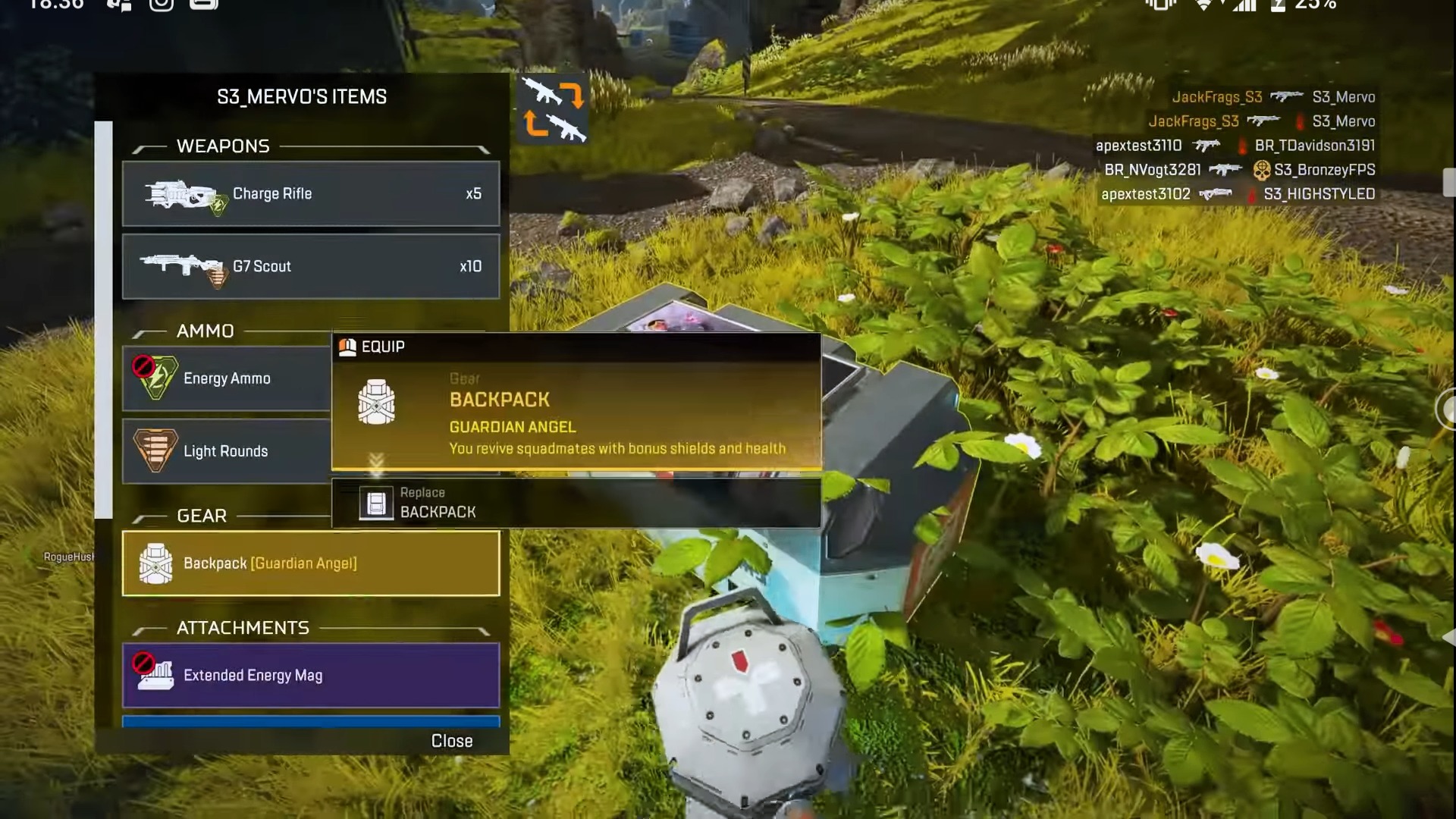This screenshot has height=819, width=1456.
Task: Close the death box items panel
Action: (451, 741)
